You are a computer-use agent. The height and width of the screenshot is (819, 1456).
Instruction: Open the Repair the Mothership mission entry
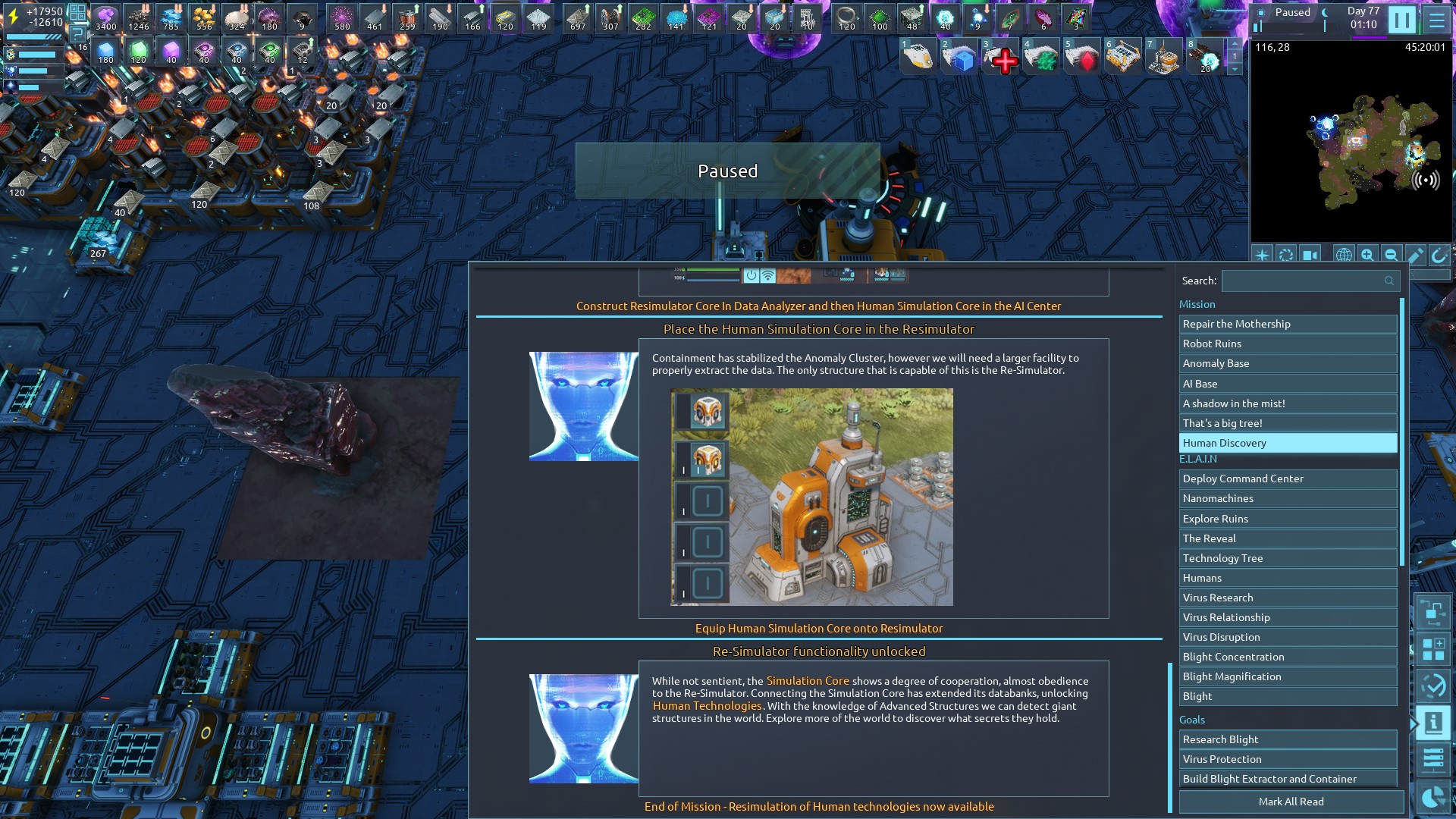point(1288,324)
